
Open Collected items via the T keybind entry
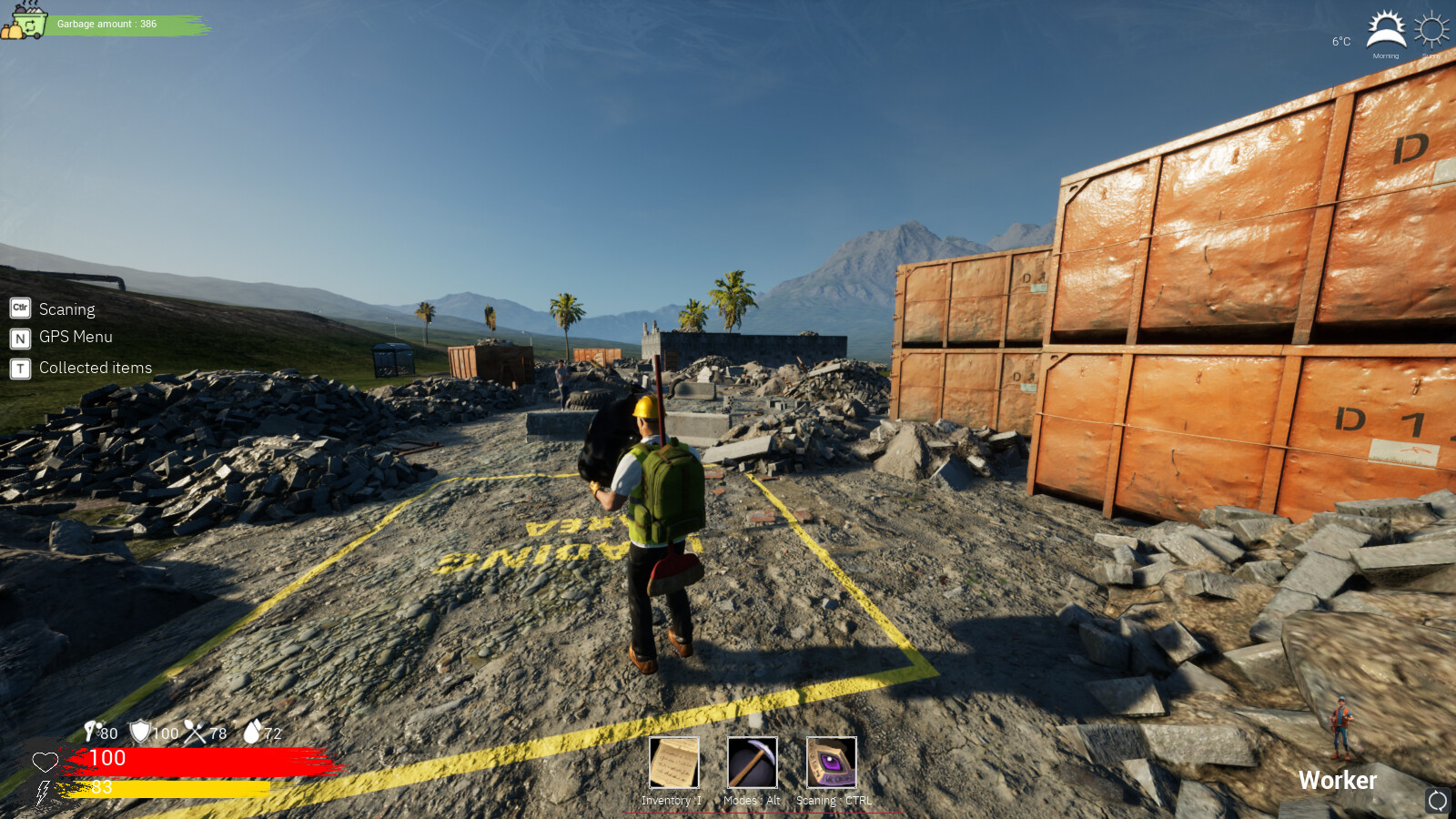click(x=85, y=368)
